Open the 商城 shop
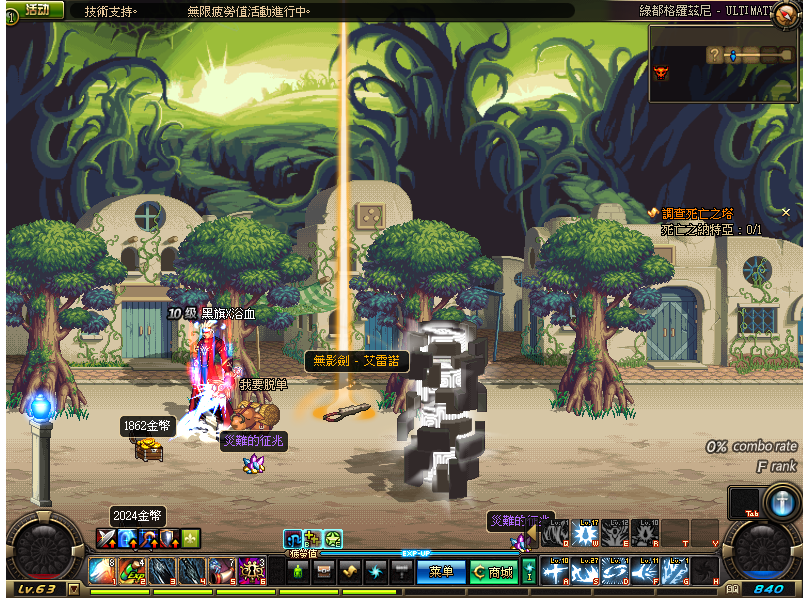 pos(494,572)
